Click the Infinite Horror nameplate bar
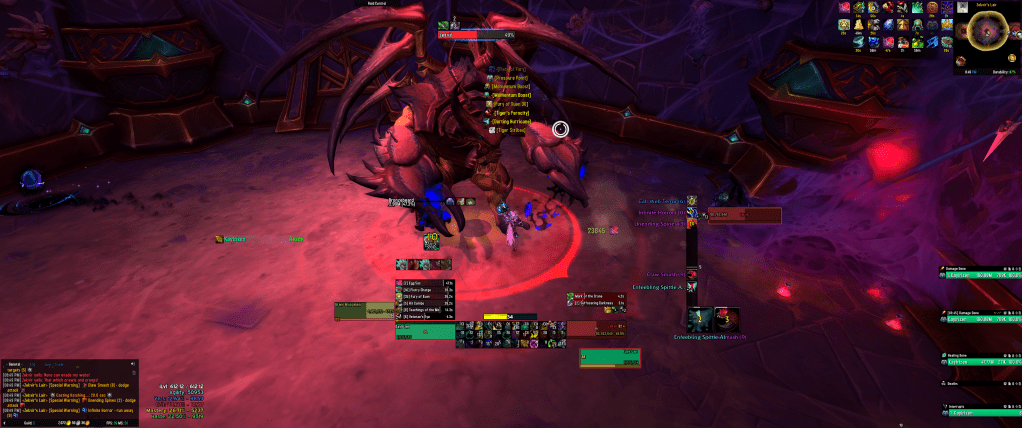1022x428 pixels. pos(745,213)
